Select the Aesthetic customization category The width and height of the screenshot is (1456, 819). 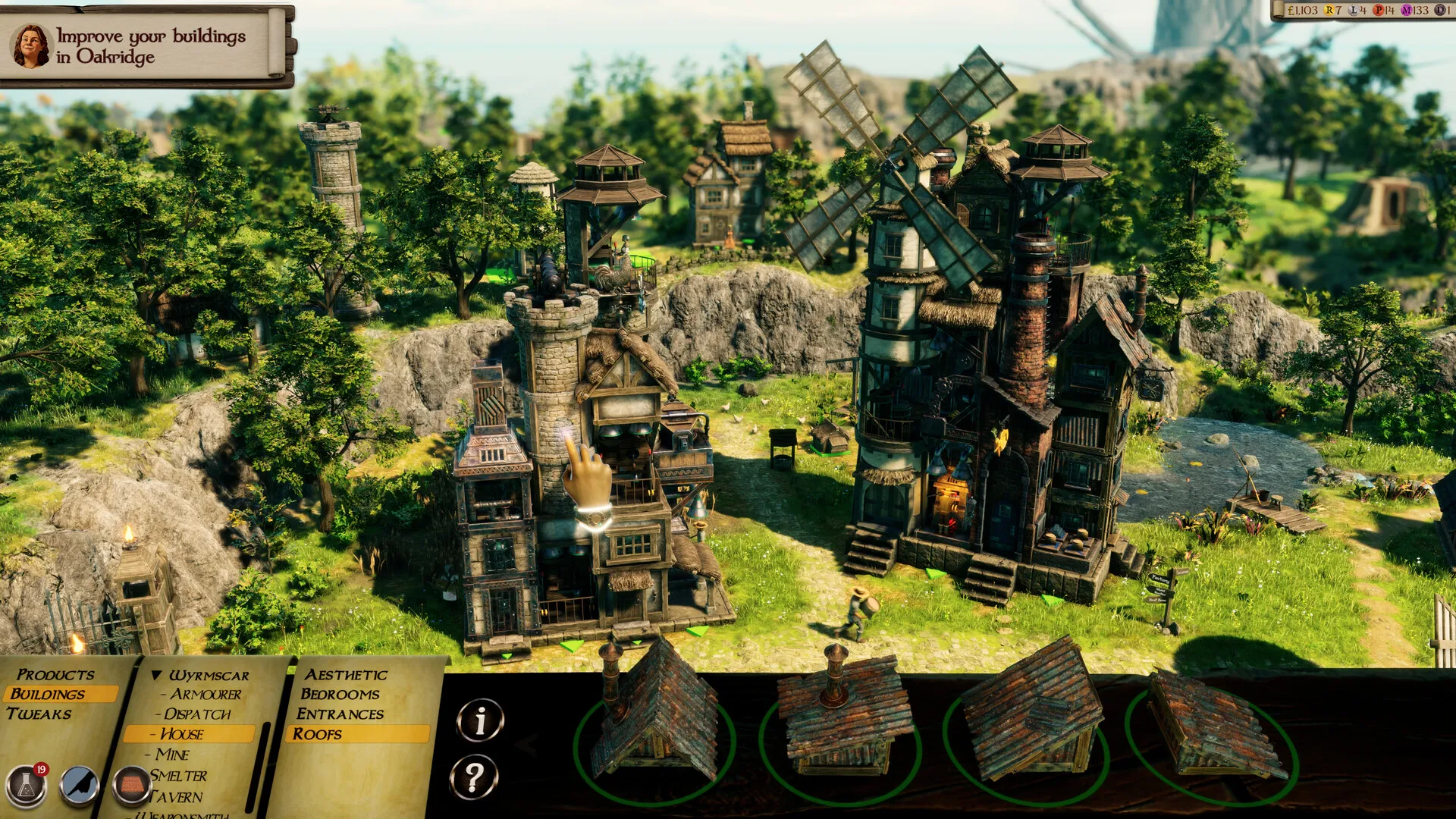click(x=345, y=675)
